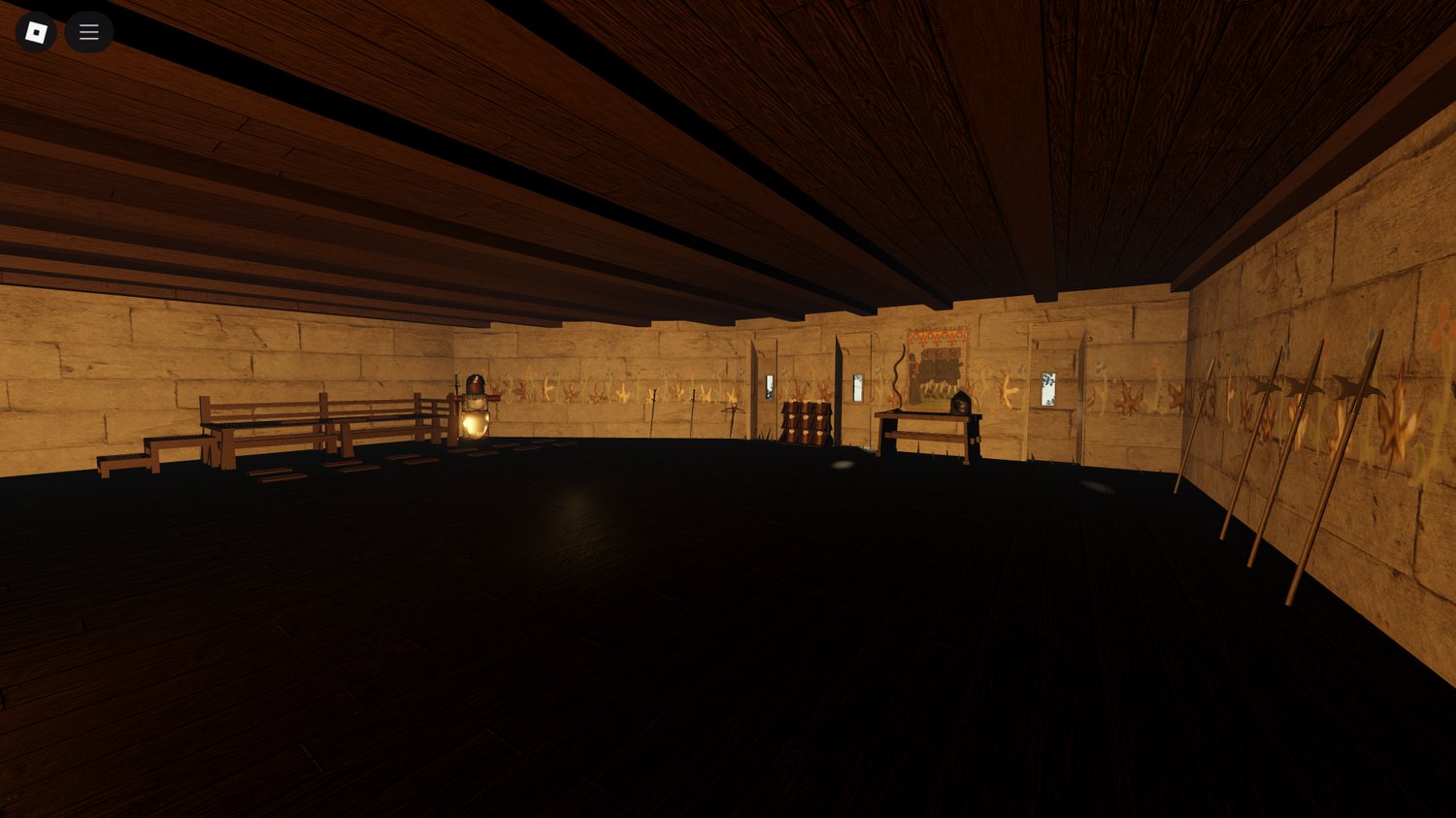Click the glowing lantern on the training dummy
Viewport: 1456px width, 818px height.
pos(474,422)
